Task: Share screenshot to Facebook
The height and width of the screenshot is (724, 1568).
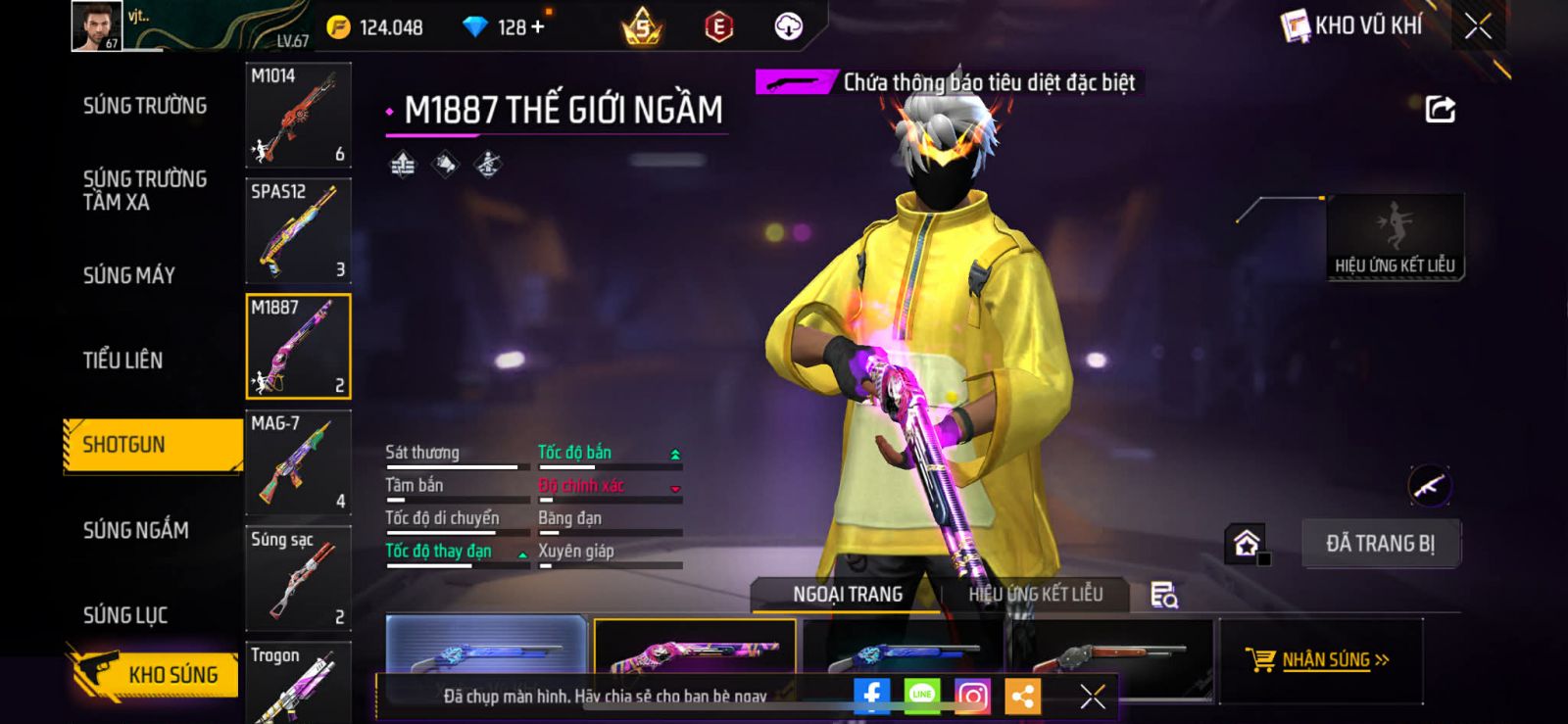Action: coord(871,696)
